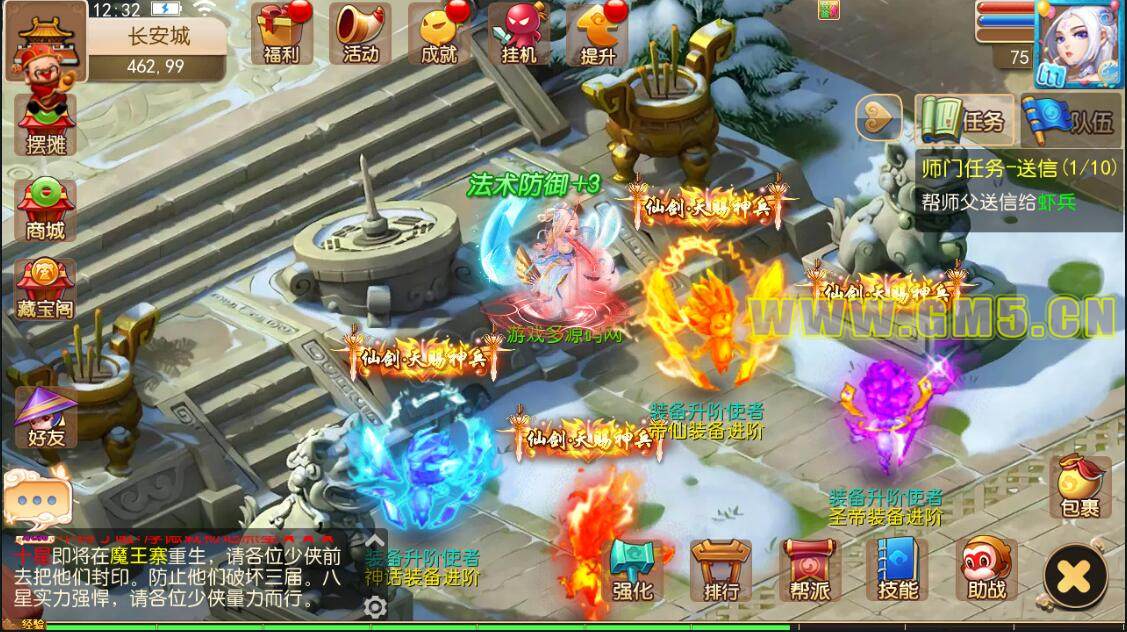Open the 活动 events horn icon
Screen dimensions: 1127x632
[360, 33]
